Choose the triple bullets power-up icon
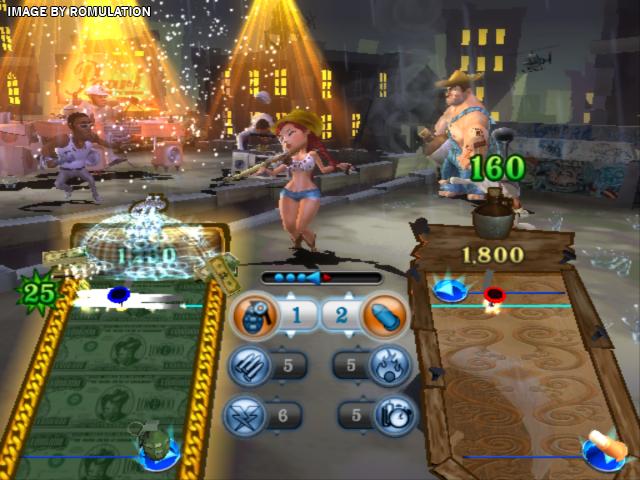The image size is (640, 480). click(x=249, y=365)
